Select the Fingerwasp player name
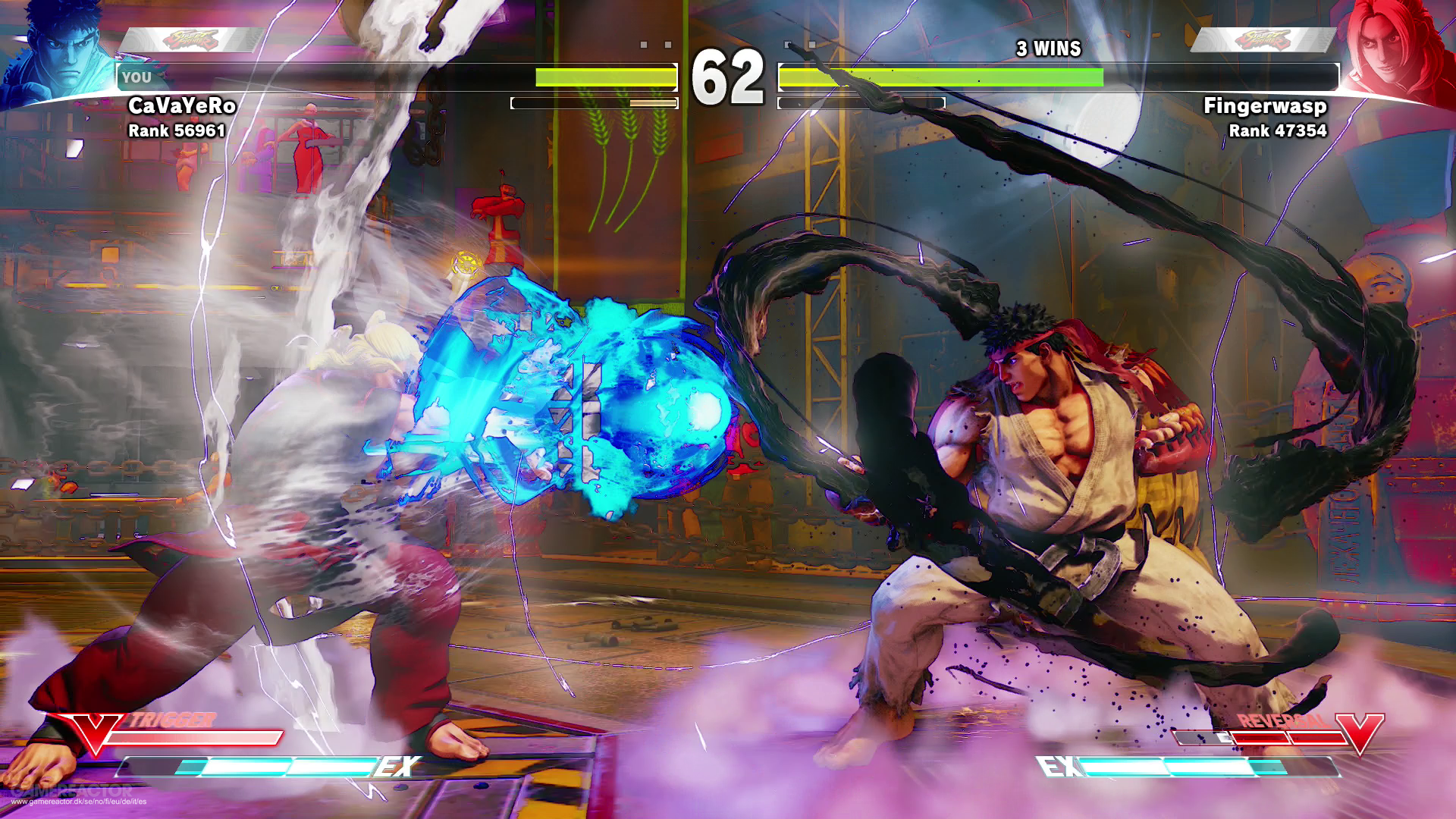 (x=1265, y=105)
